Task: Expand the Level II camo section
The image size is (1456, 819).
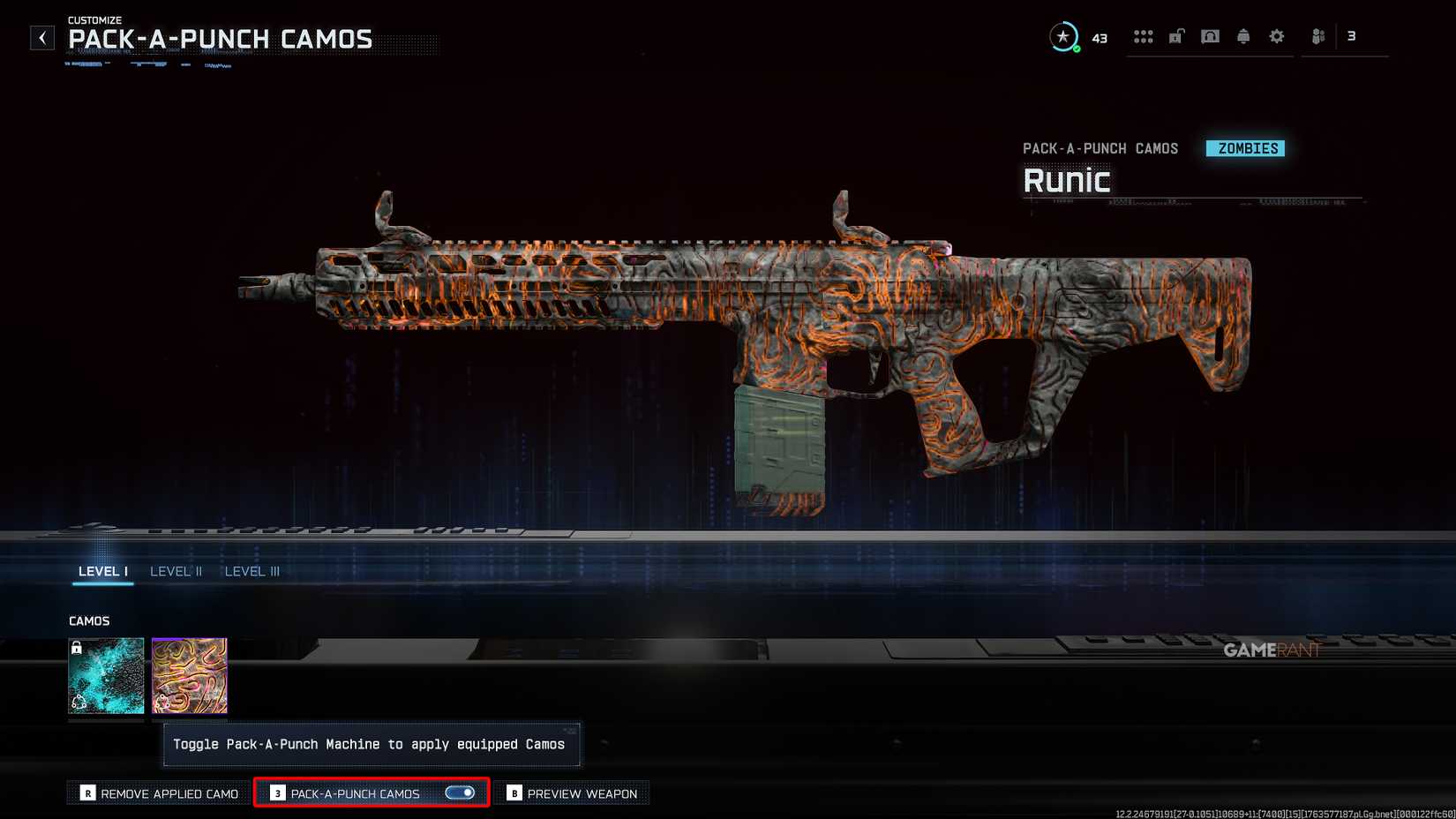Action: (x=176, y=571)
